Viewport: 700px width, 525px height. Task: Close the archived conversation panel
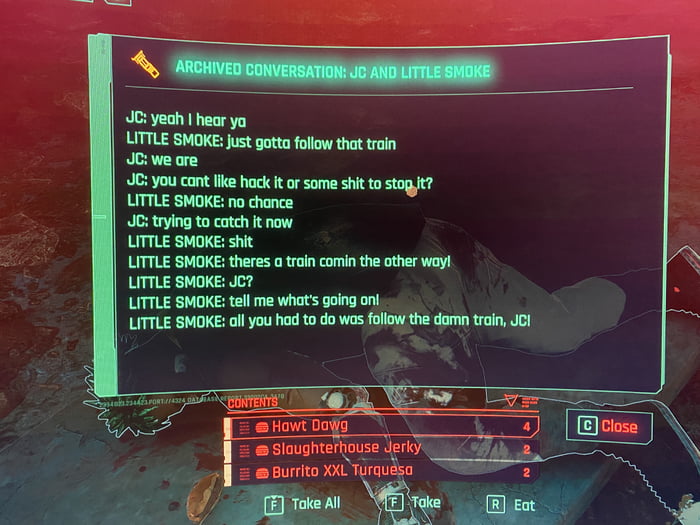click(608, 426)
